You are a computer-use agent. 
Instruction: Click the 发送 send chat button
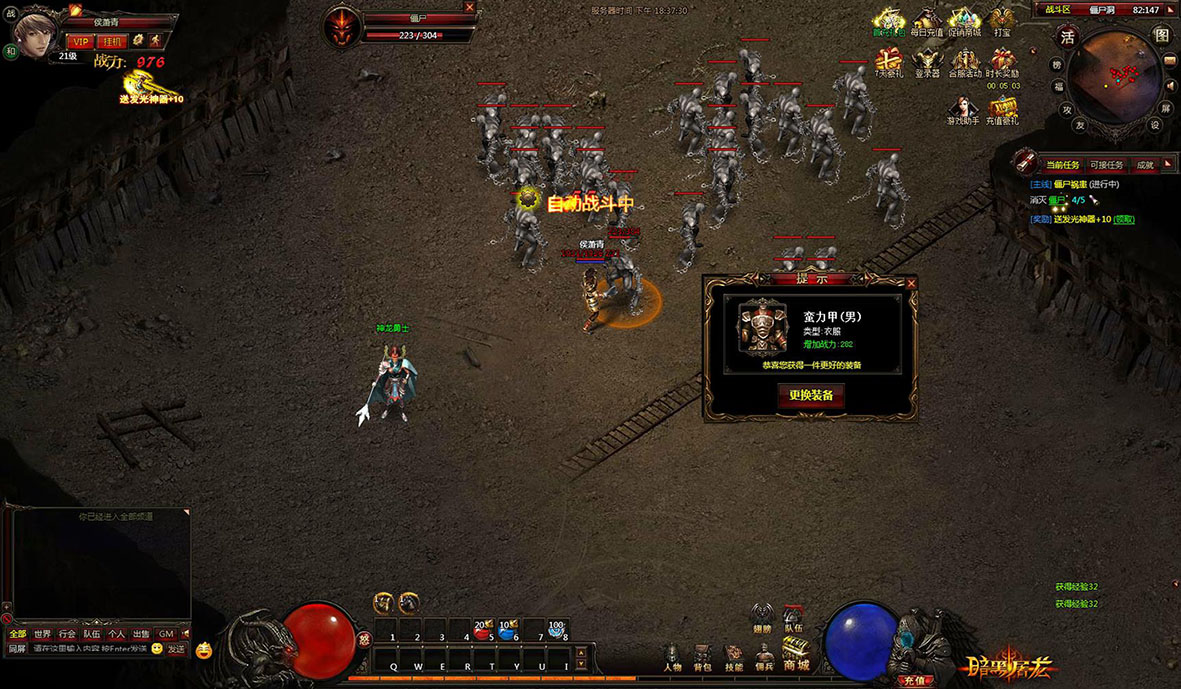[176, 649]
